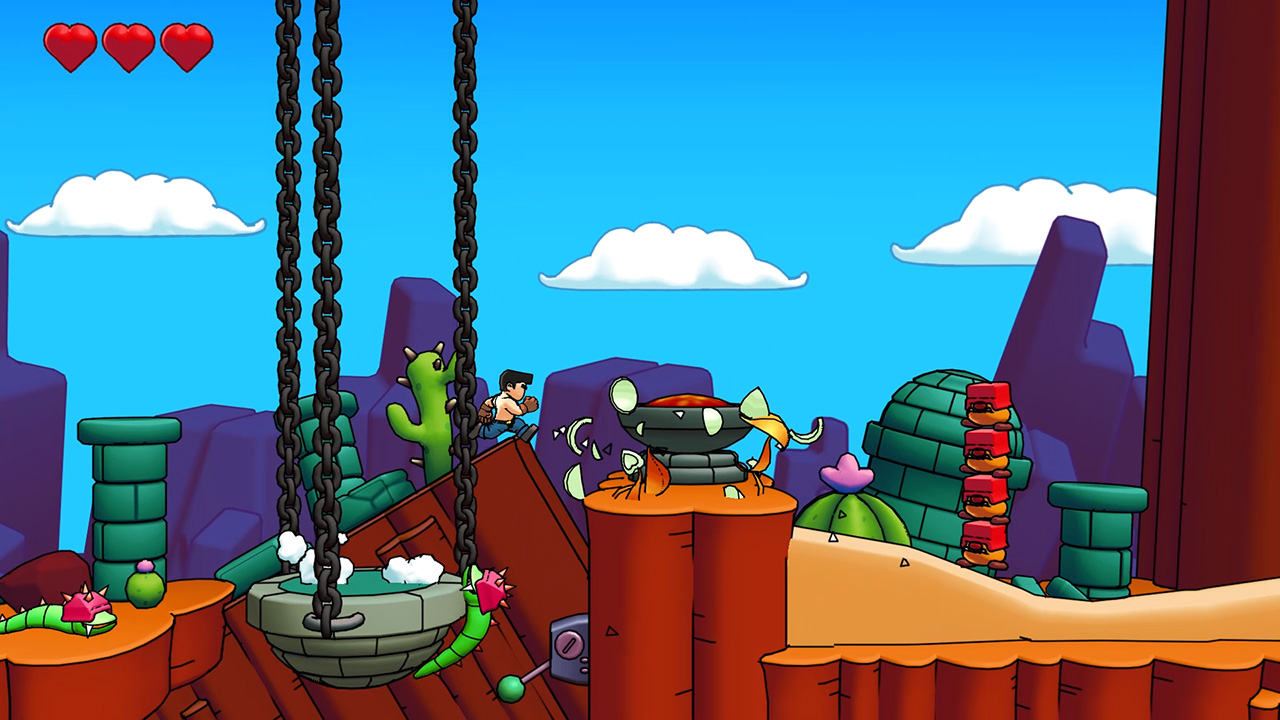The width and height of the screenshot is (1280, 720).
Task: Click the green ball on the rod
Action: [510, 688]
